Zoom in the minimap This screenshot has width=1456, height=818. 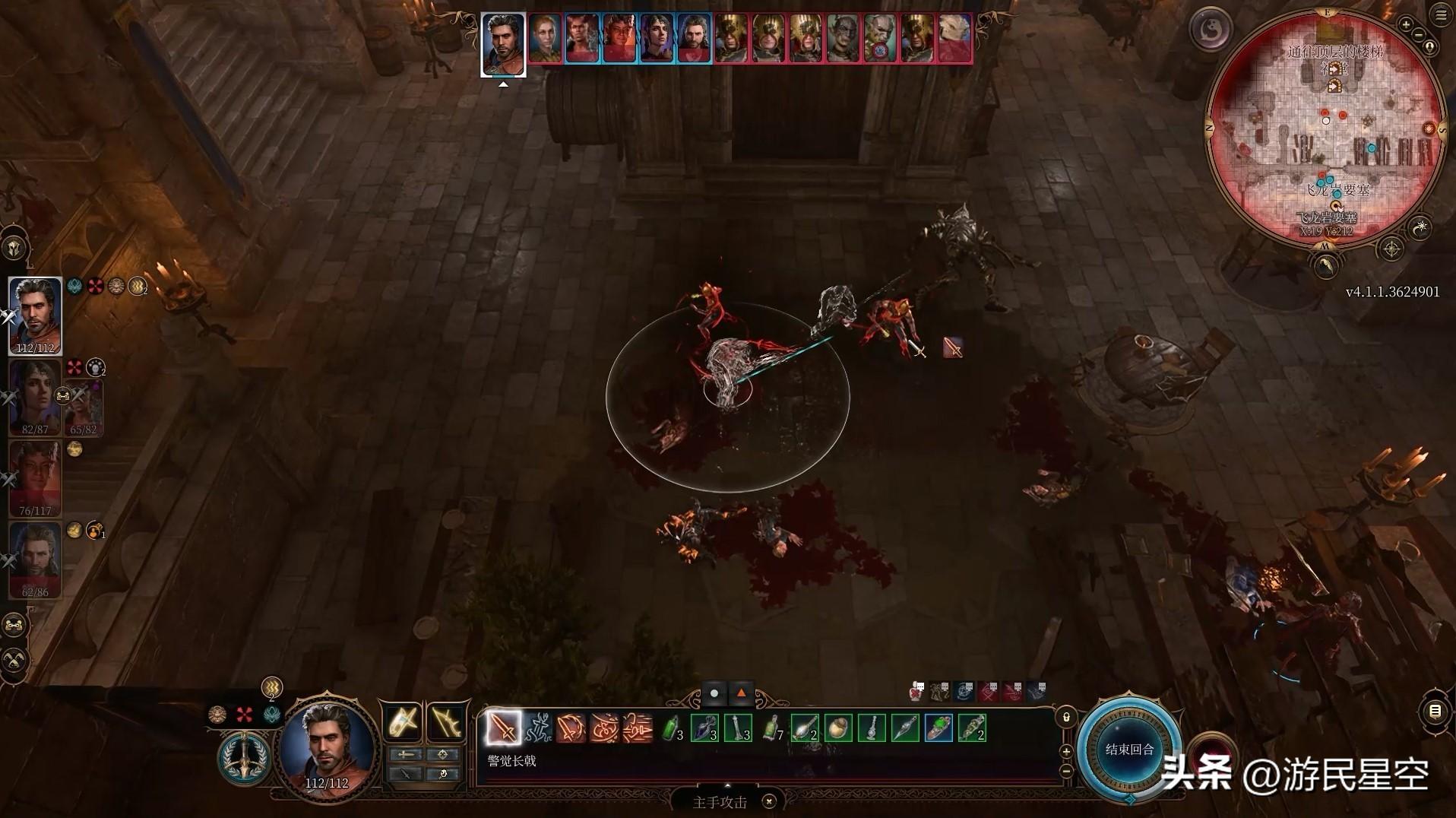pyautogui.click(x=1406, y=25)
